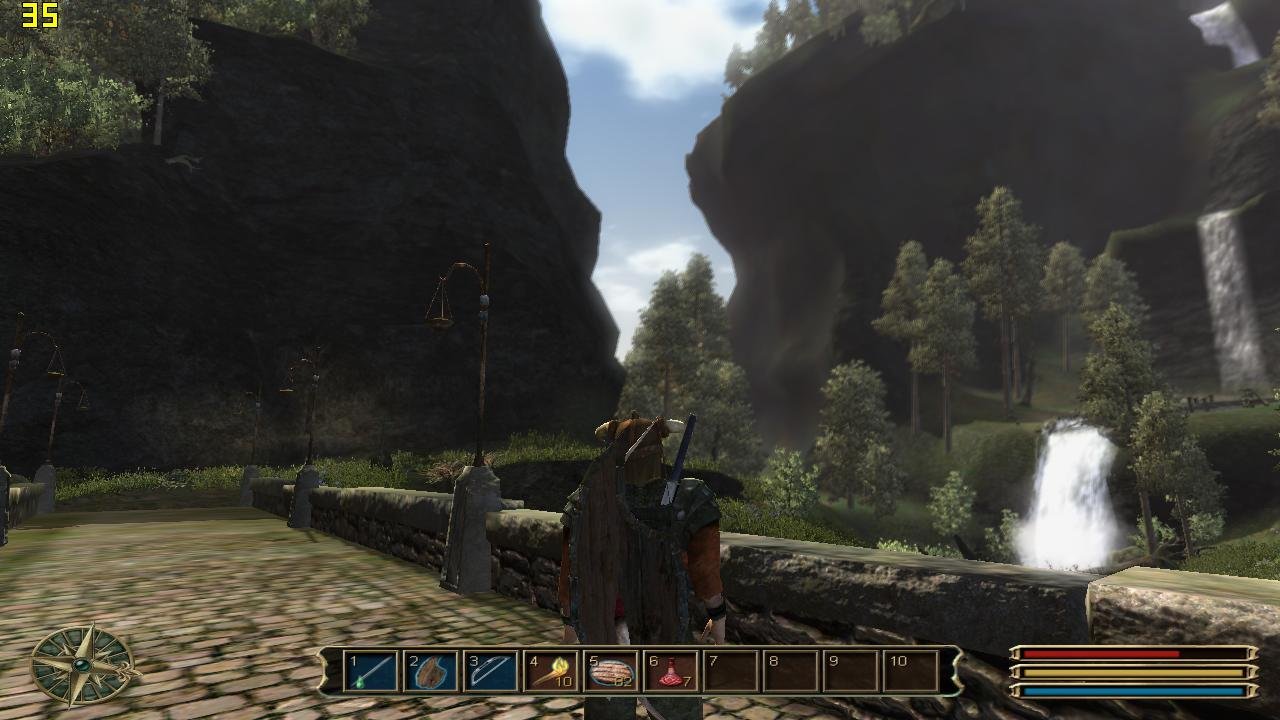
Task: Eat the roasted meat from the hotbar
Action: (611, 671)
